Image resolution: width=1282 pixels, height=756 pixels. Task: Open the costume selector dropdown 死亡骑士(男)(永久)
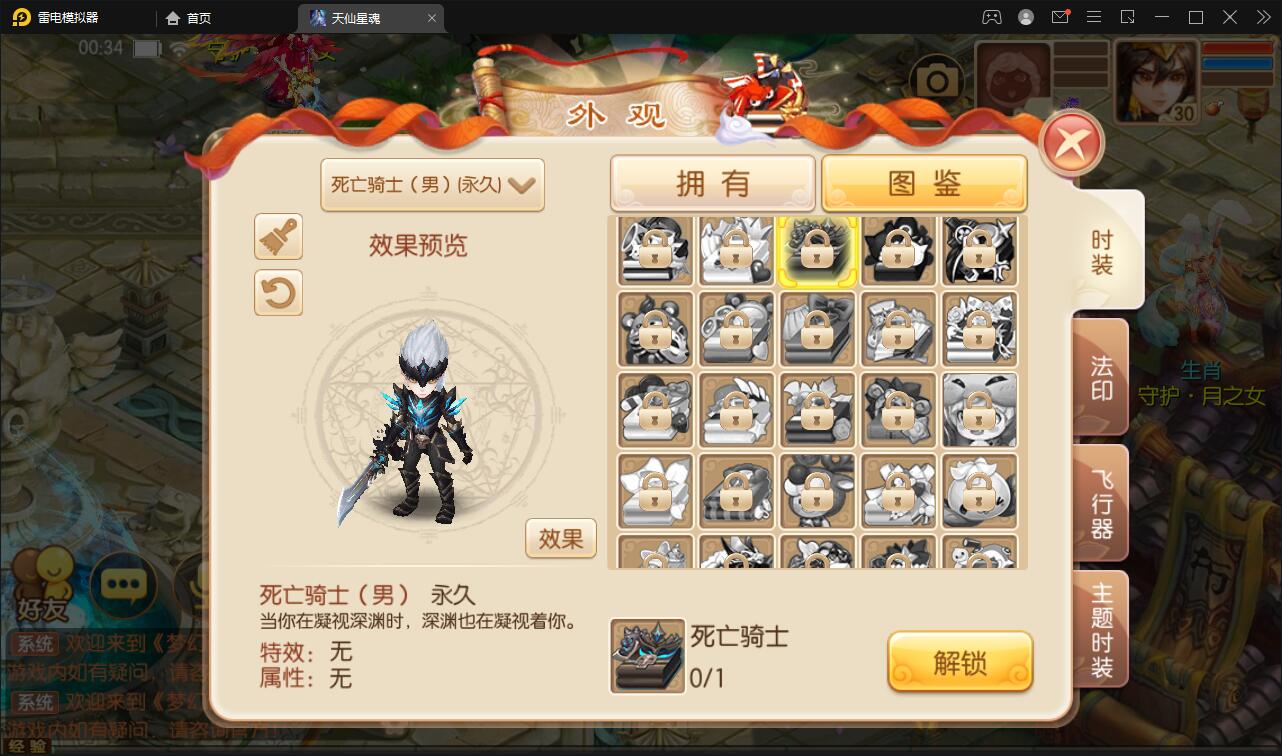432,185
